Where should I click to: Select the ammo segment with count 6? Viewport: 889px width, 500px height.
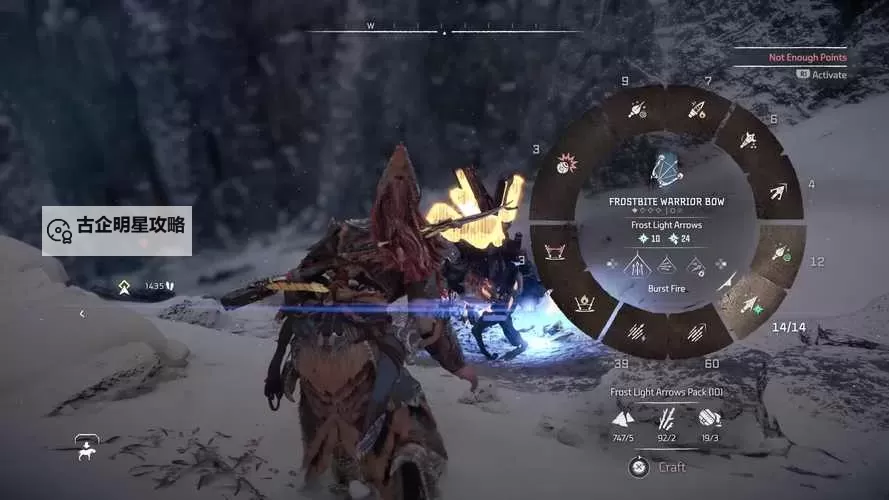748,139
